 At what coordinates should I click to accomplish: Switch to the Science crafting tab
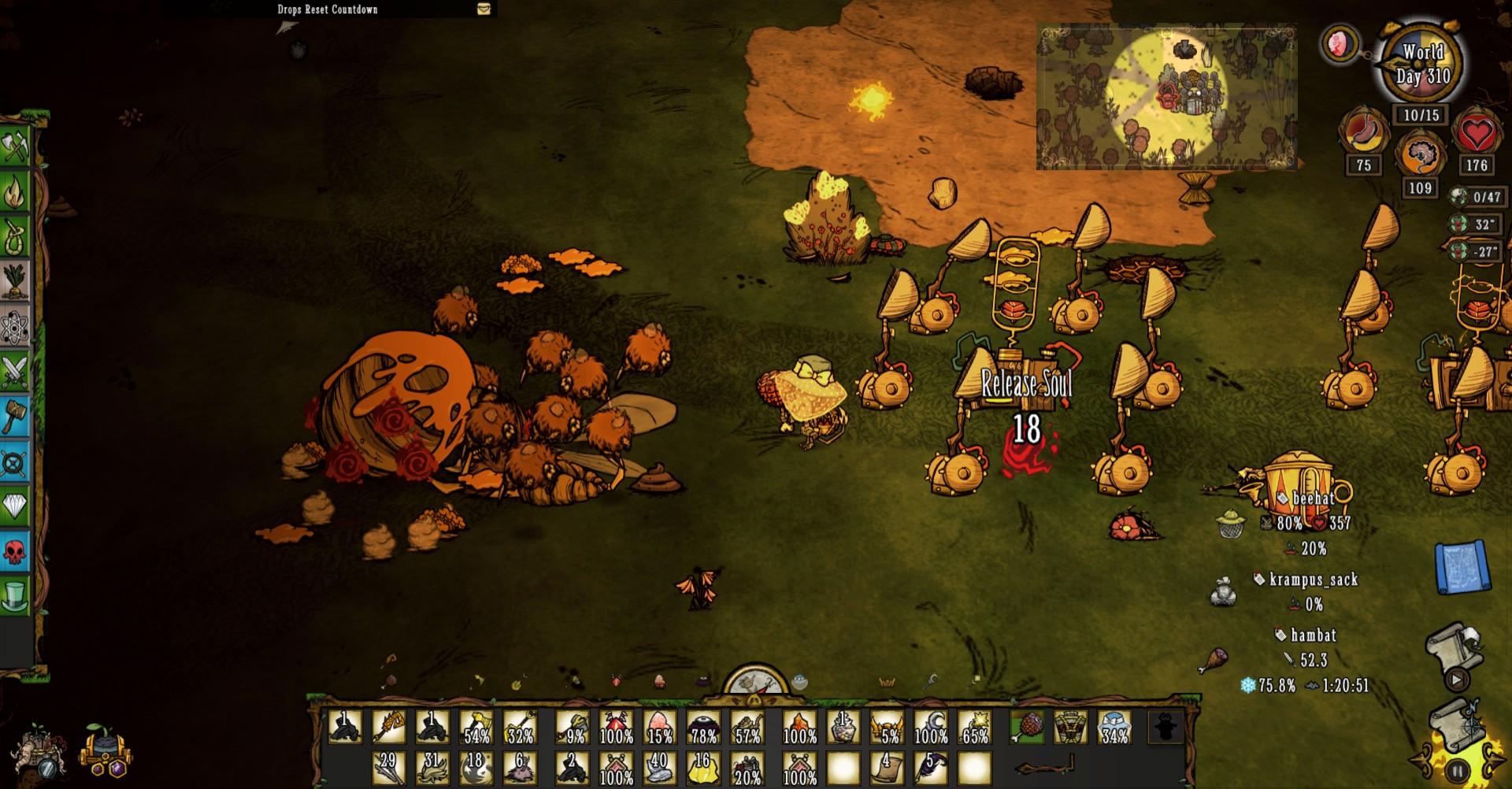click(15, 326)
